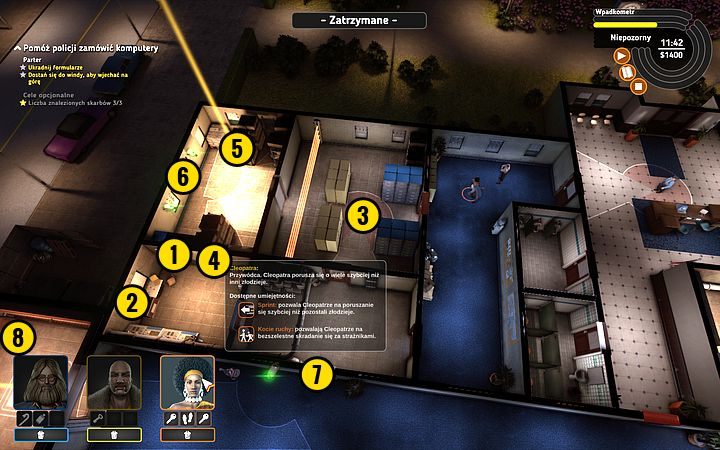Open the bald thief's loot bag button

pyautogui.click(x=114, y=435)
